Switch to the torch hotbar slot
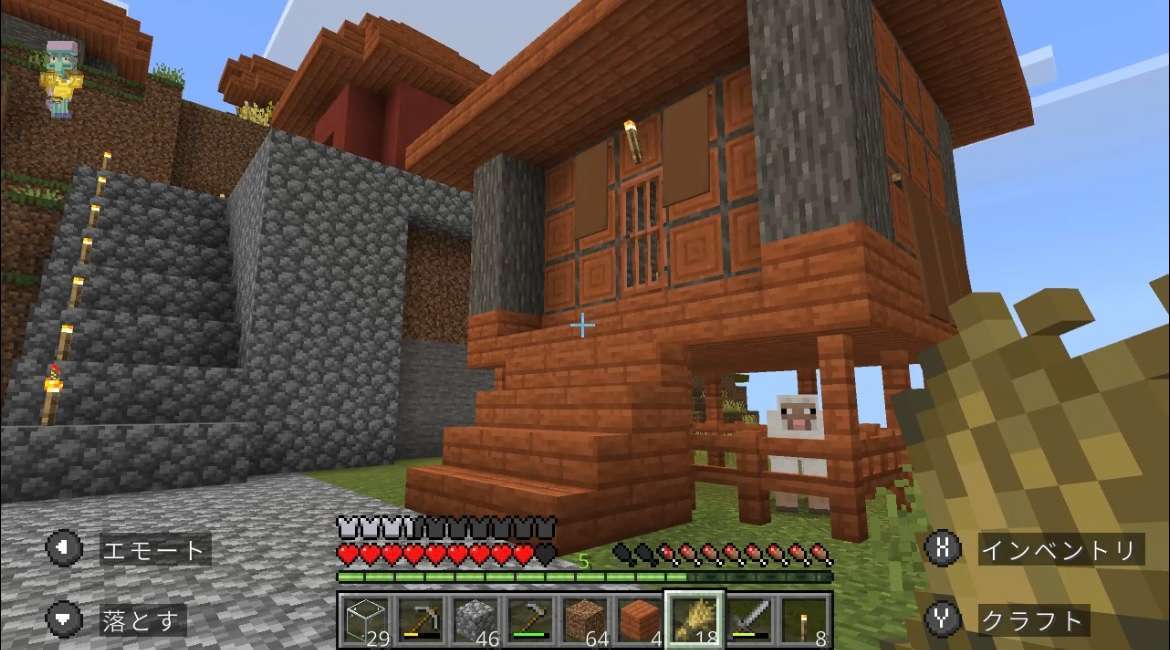1170x650 pixels. [803, 620]
